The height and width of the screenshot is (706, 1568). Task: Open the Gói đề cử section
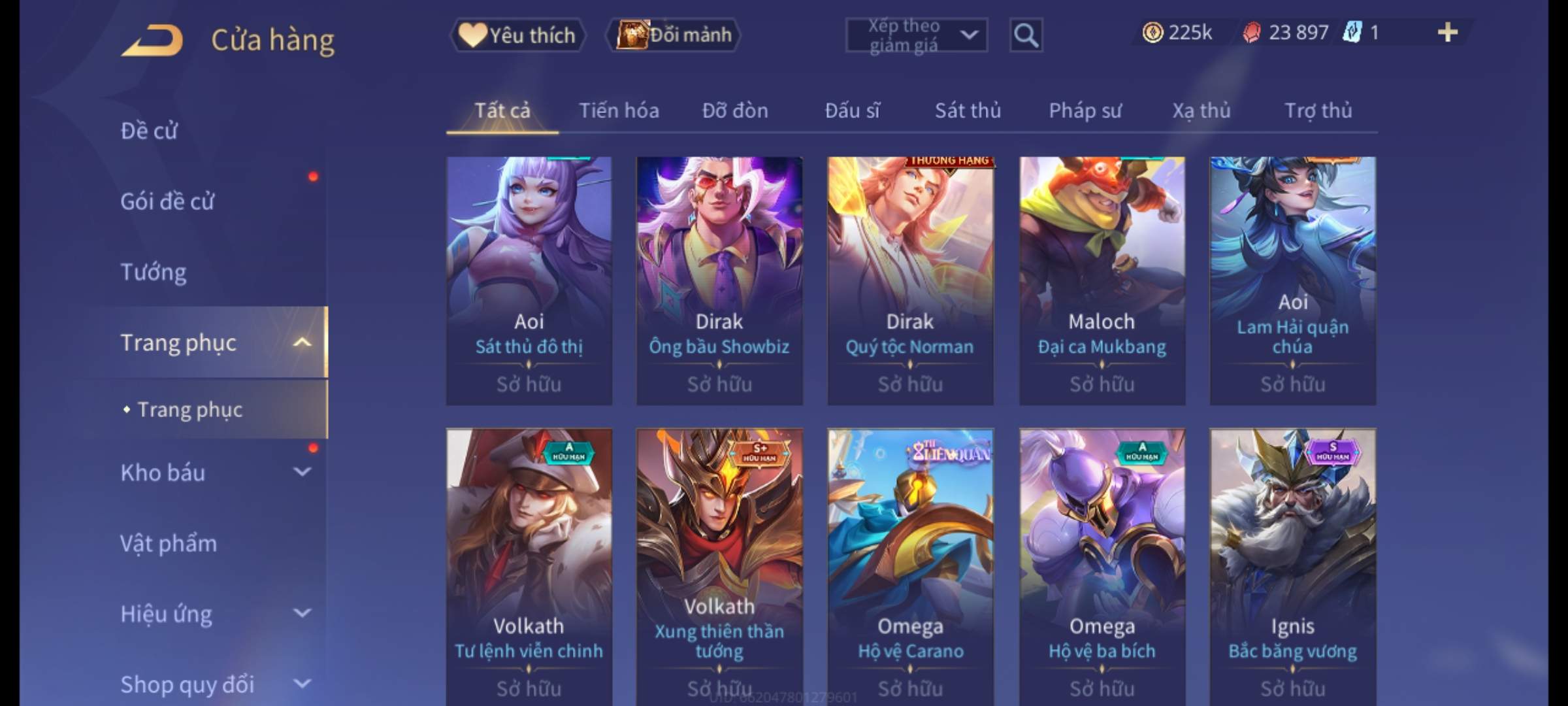pyautogui.click(x=167, y=201)
